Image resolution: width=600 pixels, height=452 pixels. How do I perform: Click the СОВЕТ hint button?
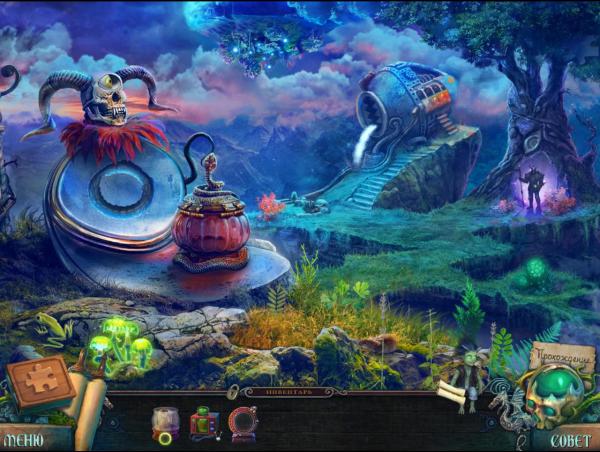tap(567, 439)
